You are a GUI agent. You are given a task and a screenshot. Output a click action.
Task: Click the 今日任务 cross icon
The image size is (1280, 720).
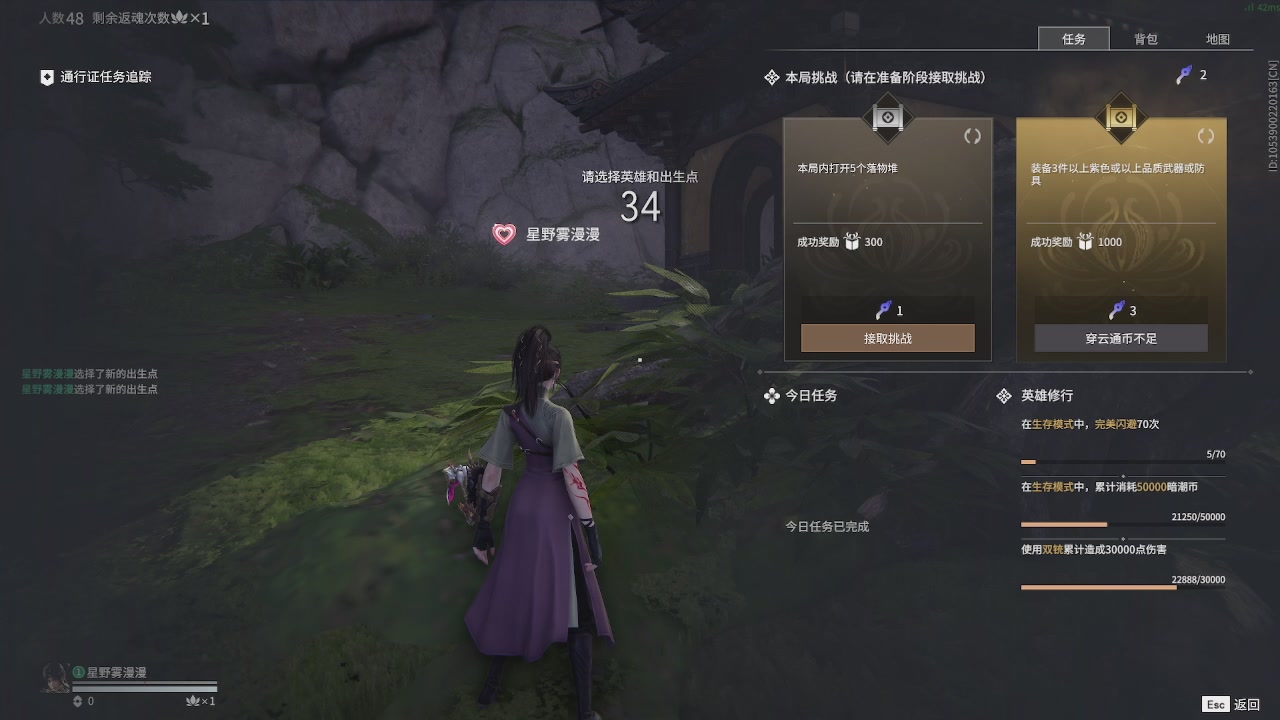click(x=771, y=396)
